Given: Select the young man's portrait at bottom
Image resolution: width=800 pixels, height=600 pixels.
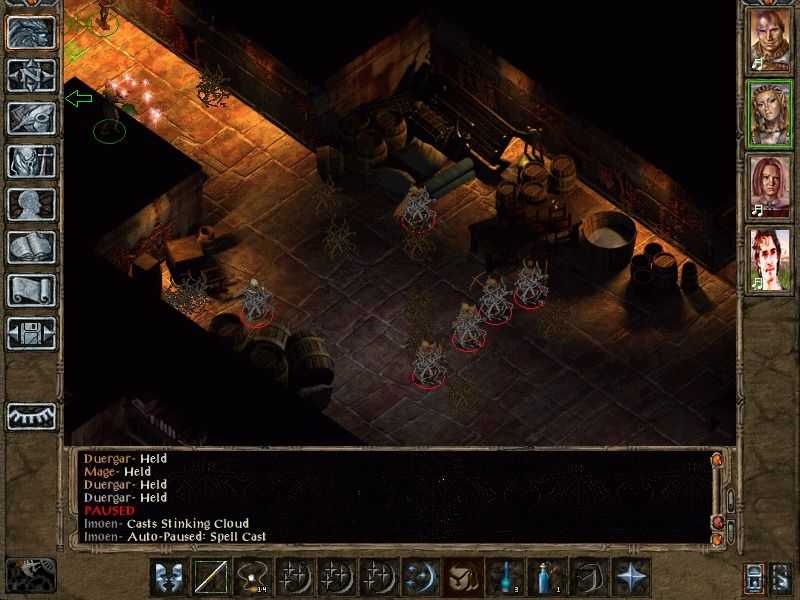Looking at the screenshot, I should coord(770,260).
